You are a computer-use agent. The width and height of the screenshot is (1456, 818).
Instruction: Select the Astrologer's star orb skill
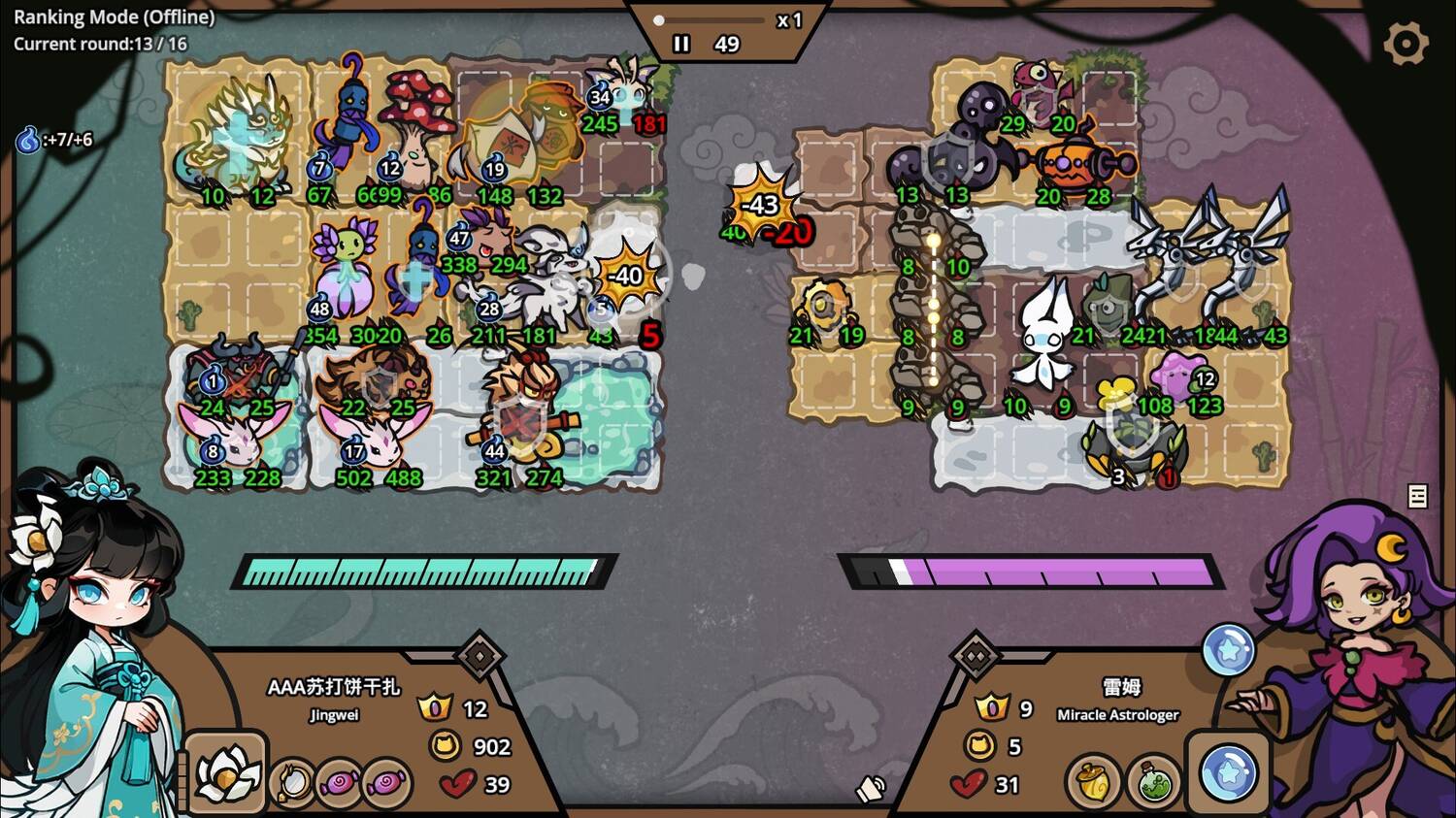[x=1227, y=773]
